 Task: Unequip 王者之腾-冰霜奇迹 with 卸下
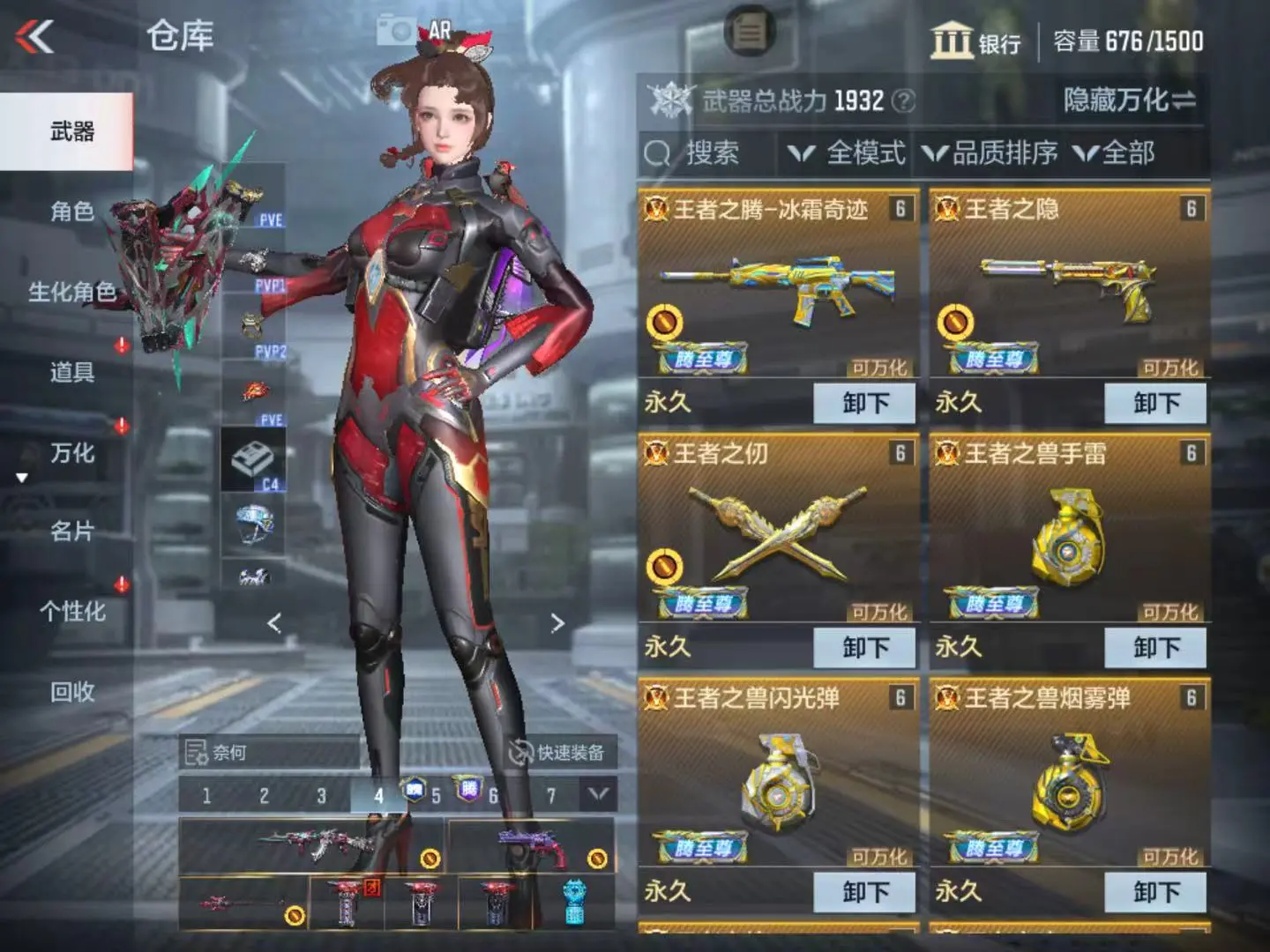(x=864, y=404)
